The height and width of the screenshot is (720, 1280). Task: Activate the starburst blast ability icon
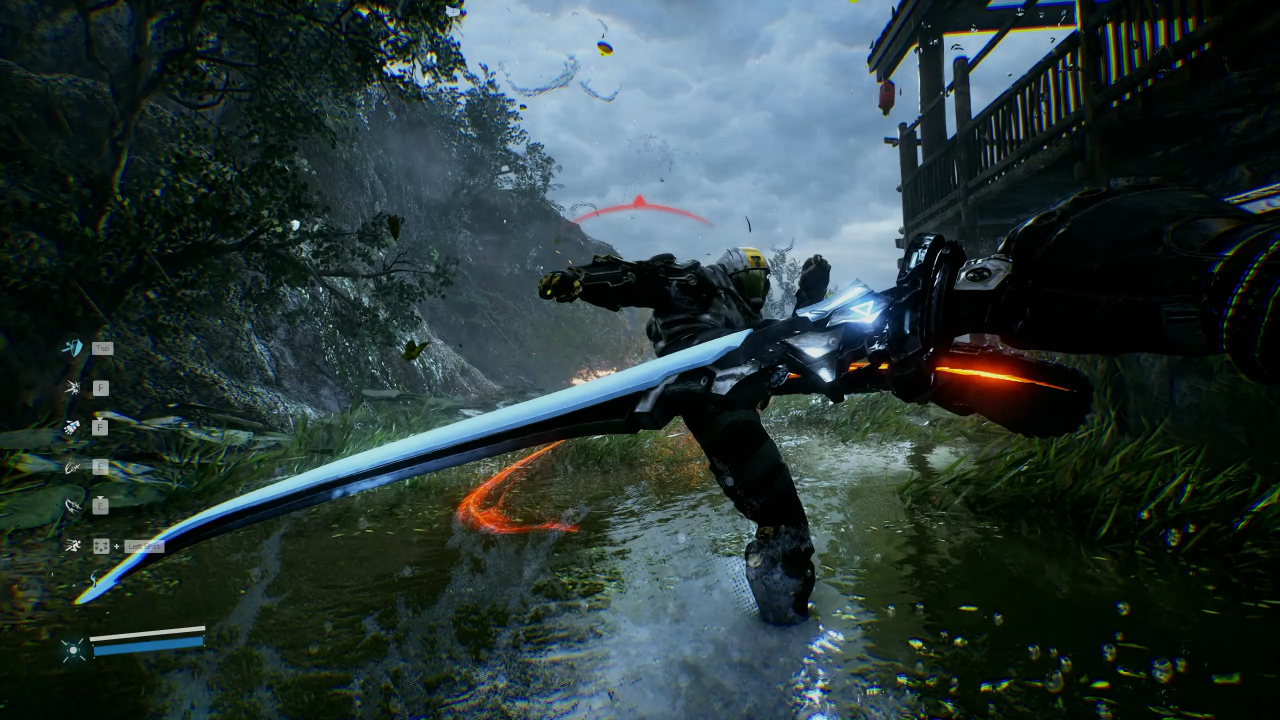(72, 387)
